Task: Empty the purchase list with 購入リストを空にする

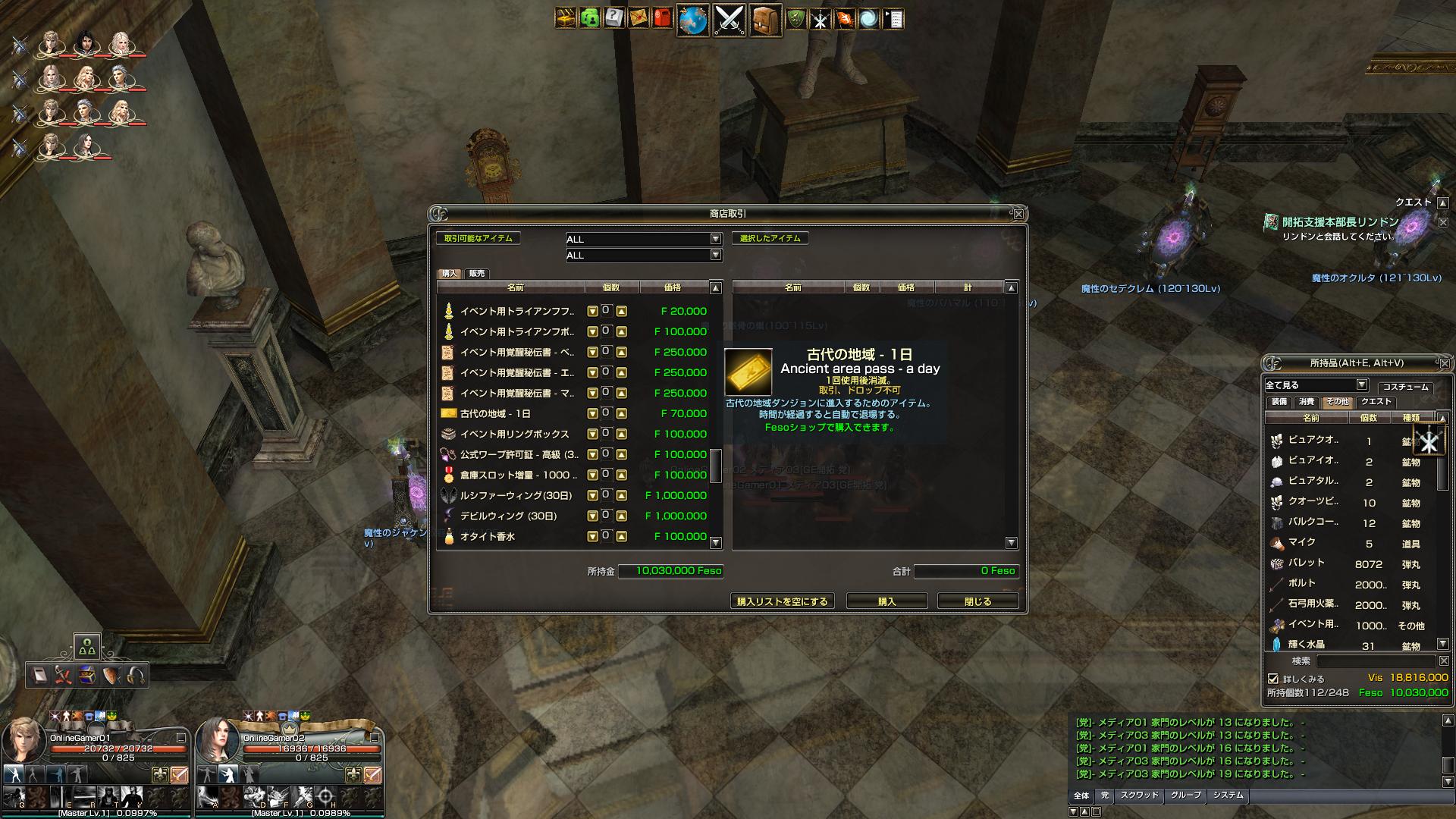Action: pyautogui.click(x=782, y=601)
